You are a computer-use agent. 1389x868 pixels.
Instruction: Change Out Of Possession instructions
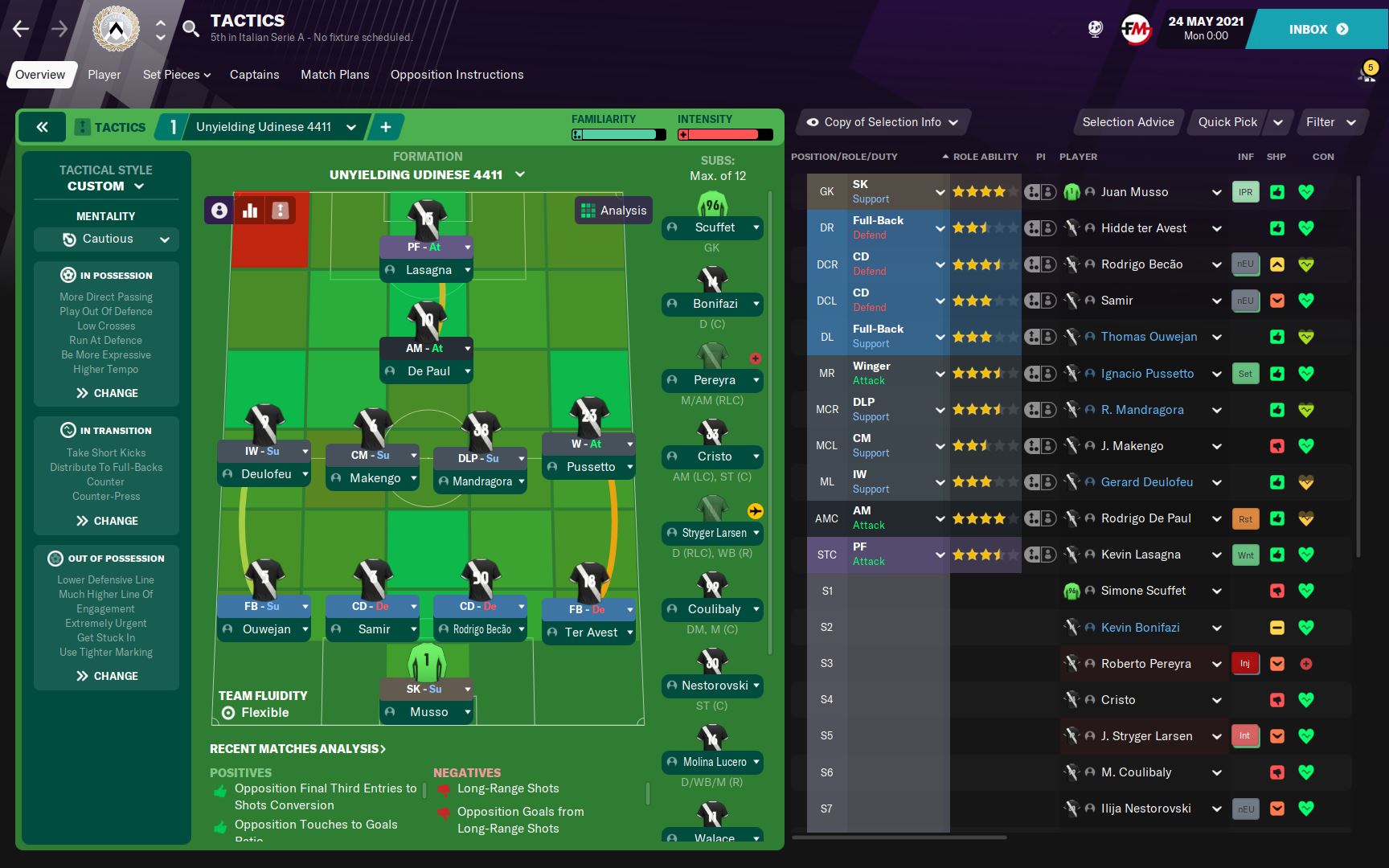pyautogui.click(x=107, y=676)
